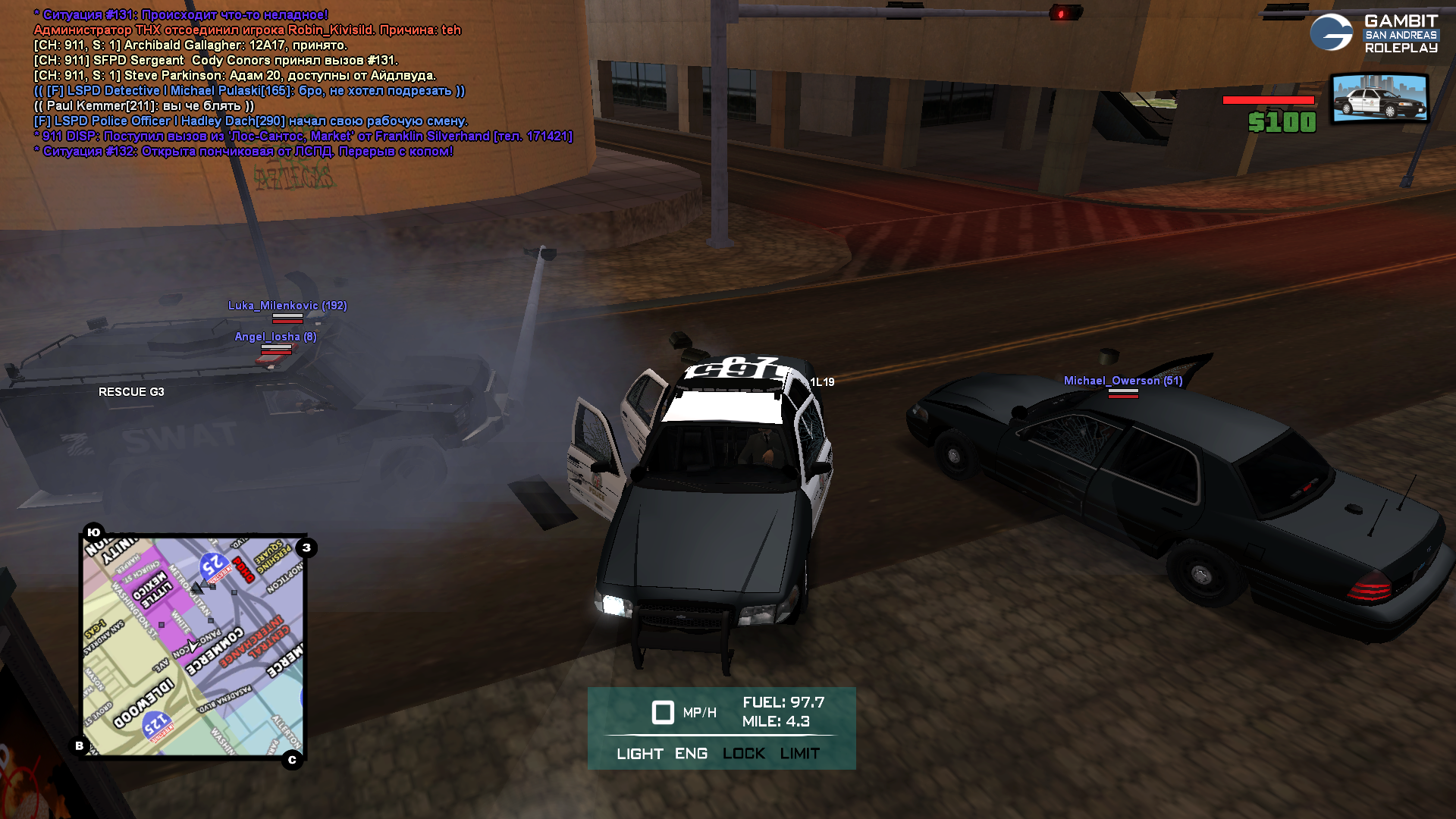The width and height of the screenshot is (1456, 819).
Task: Toggle the LIMIT speed limiter indicator
Action: [799, 754]
